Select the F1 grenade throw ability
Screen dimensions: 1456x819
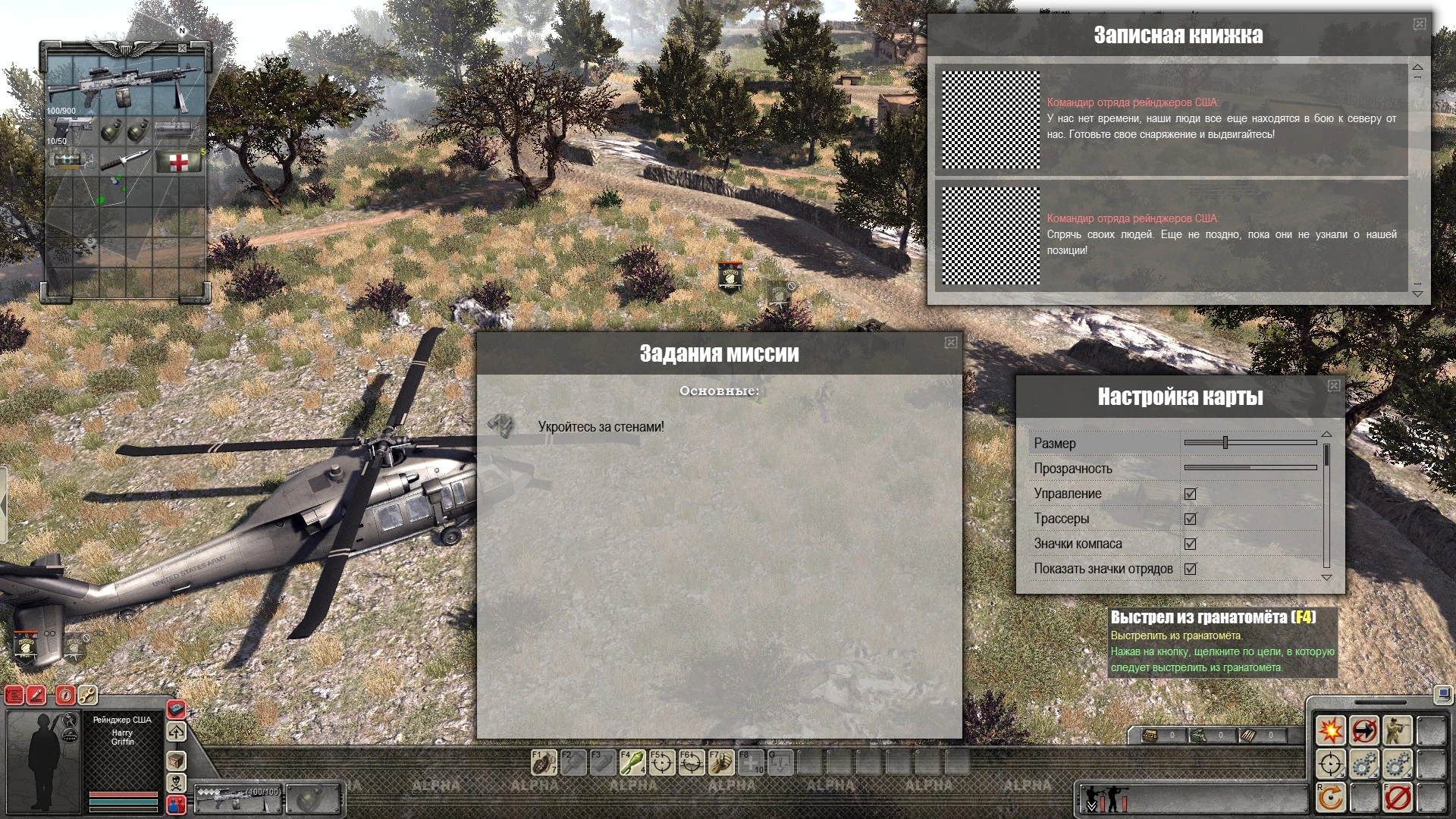(x=544, y=763)
